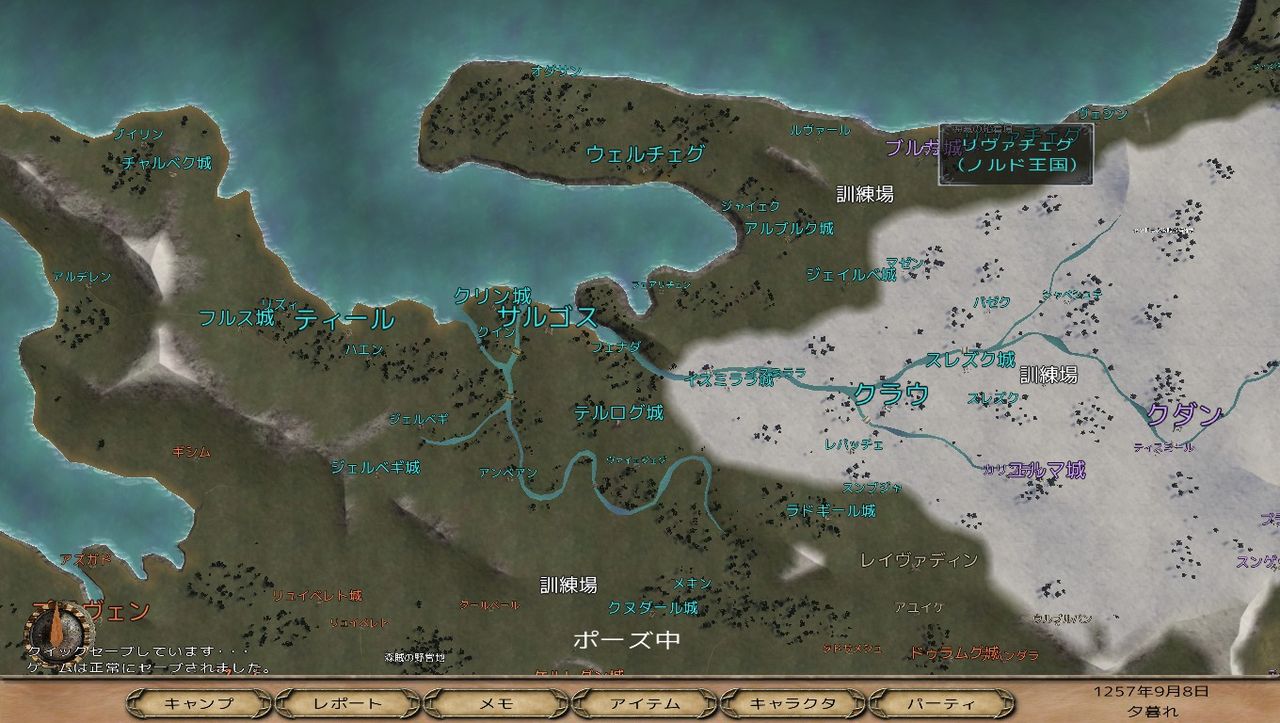The image size is (1280, 723).
Task: Select the クラウ (Curaw) town marker
Action: [894, 394]
